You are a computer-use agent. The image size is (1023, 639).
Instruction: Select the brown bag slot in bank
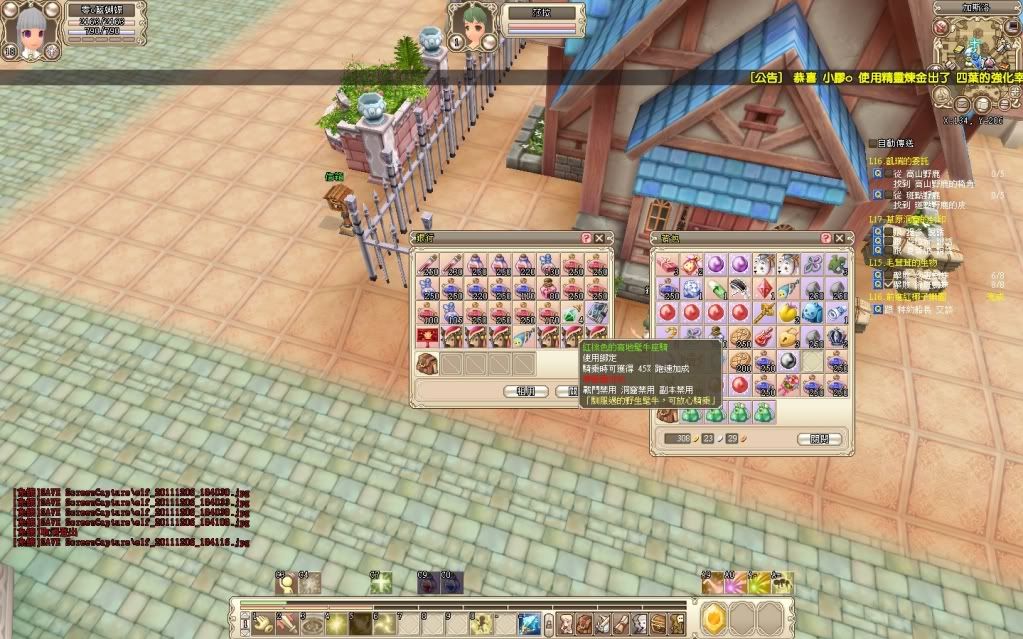click(x=427, y=363)
